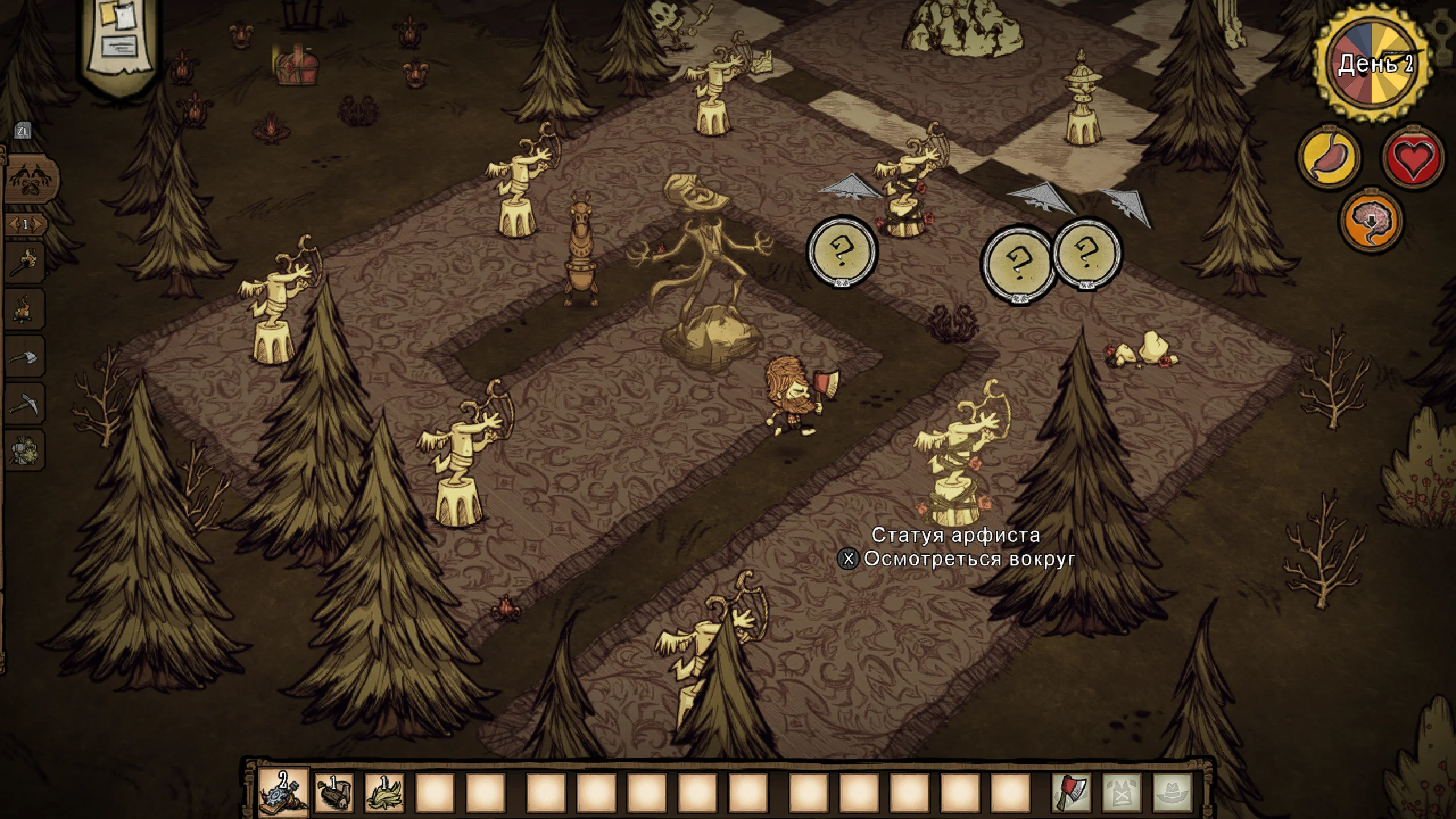Go to the next crafting page arrow
This screenshot has width=1456, height=819.
(38, 225)
